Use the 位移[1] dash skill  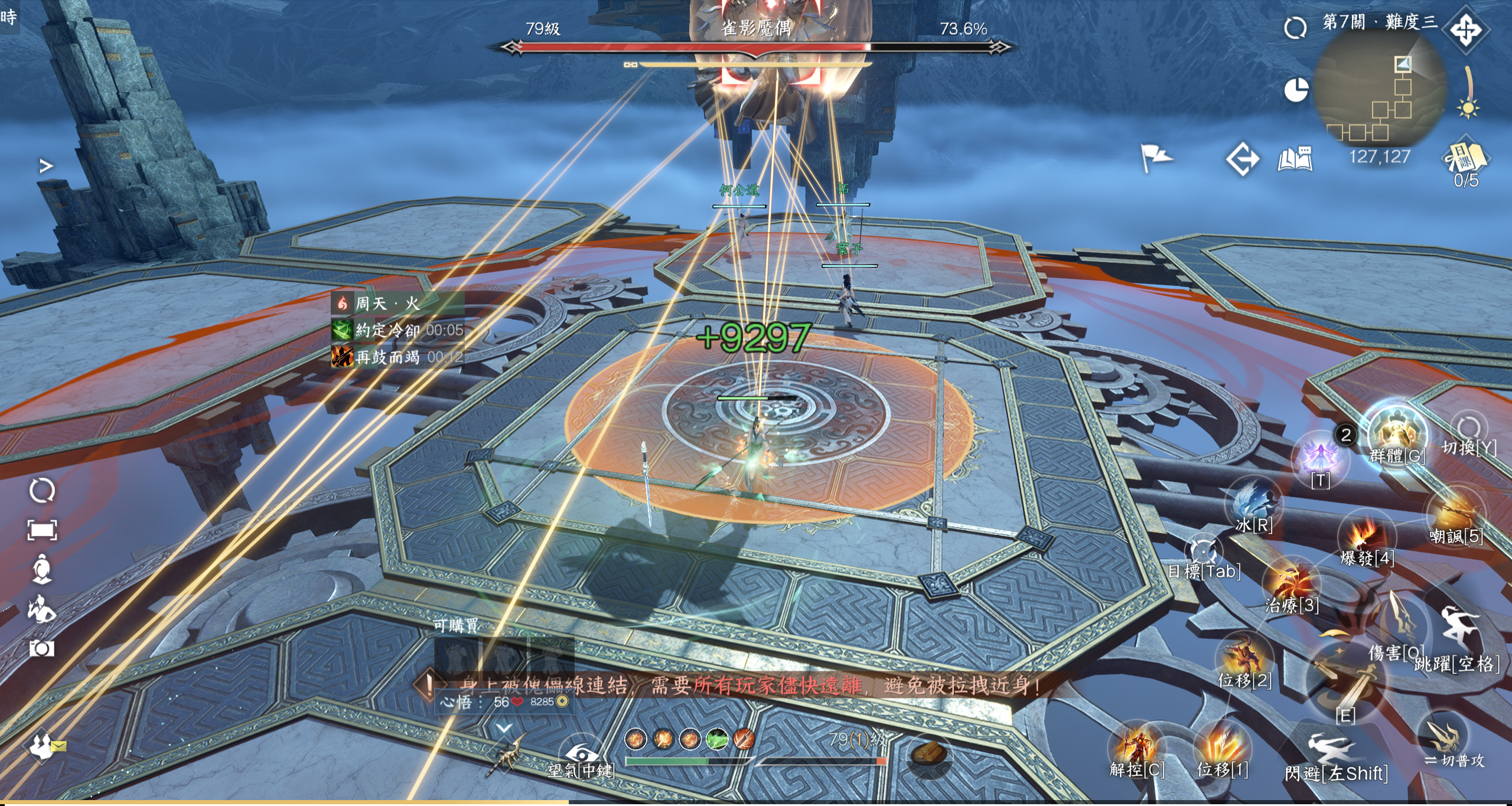(1222, 747)
